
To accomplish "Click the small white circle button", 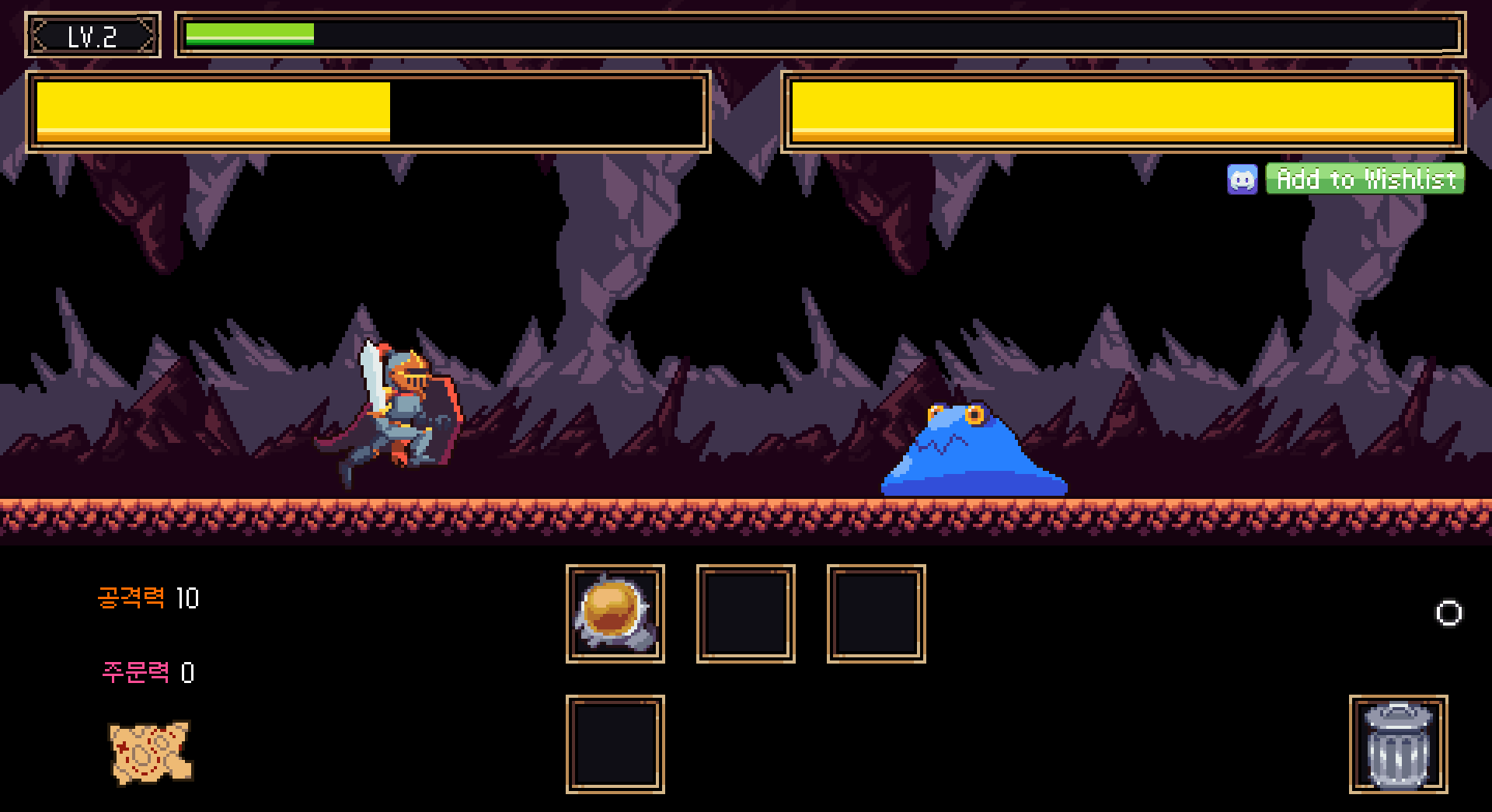I will tap(1448, 613).
